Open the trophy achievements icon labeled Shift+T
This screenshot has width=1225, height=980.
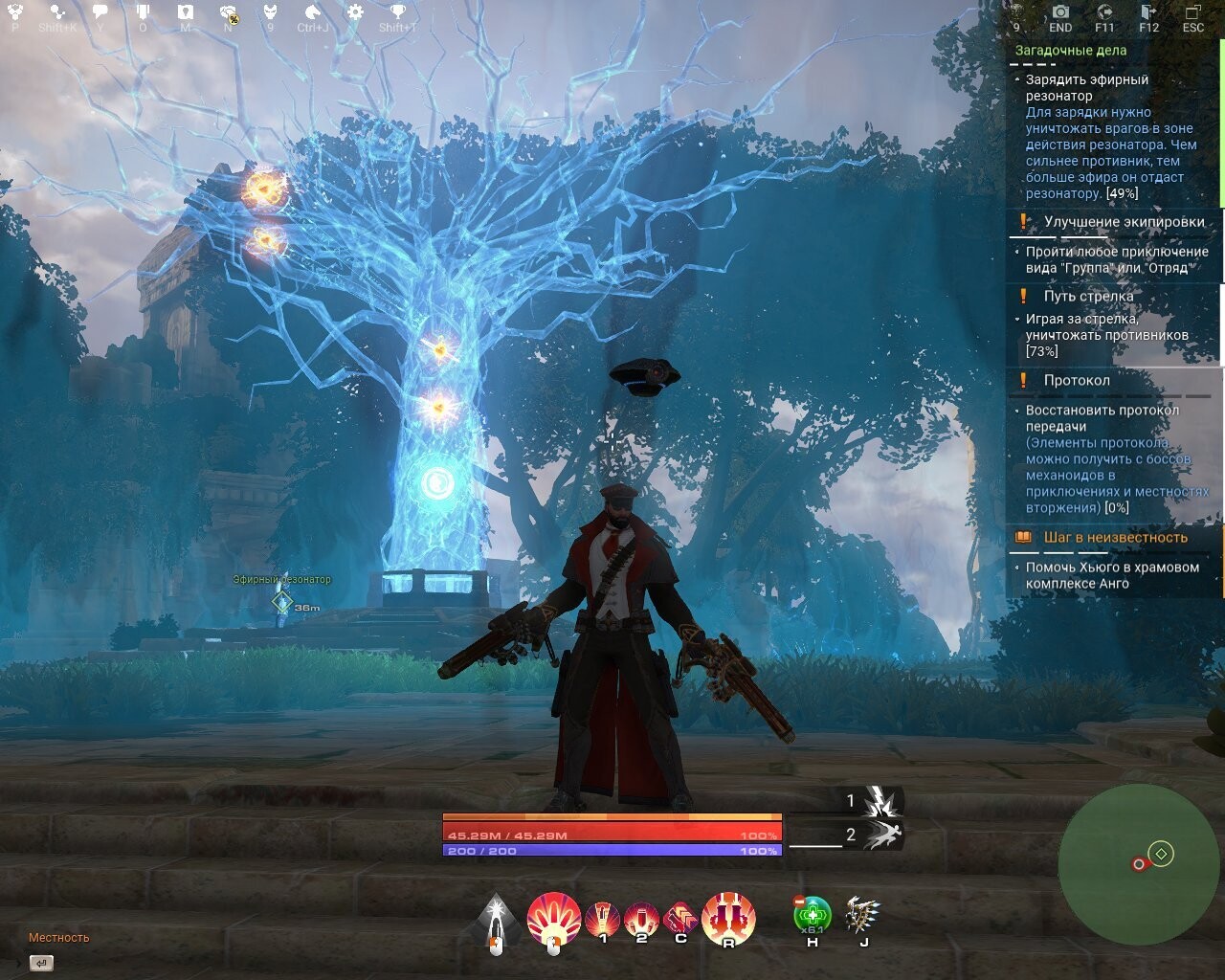pyautogui.click(x=397, y=11)
